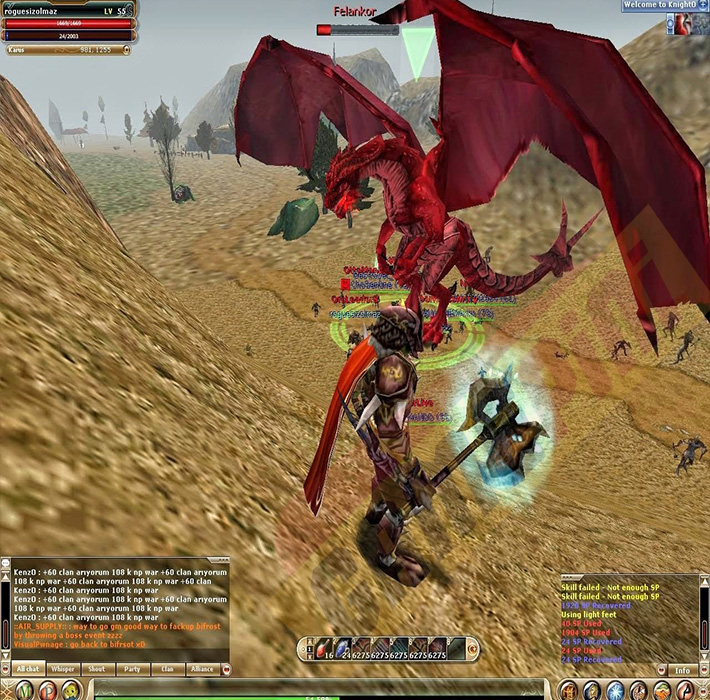Select the Shout chat tab
This screenshot has width=710, height=700.
click(97, 669)
